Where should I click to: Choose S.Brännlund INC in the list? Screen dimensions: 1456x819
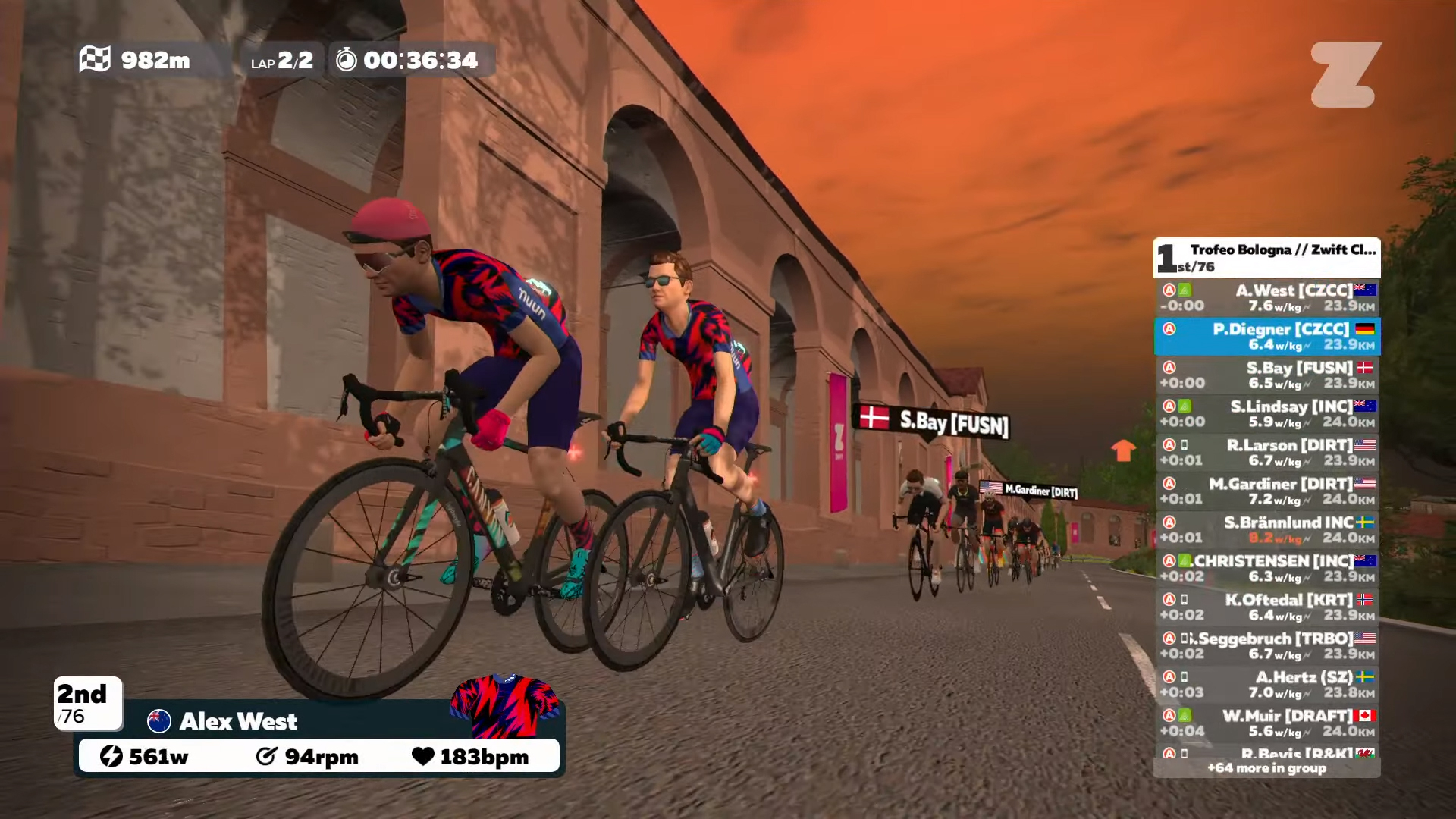1266,530
